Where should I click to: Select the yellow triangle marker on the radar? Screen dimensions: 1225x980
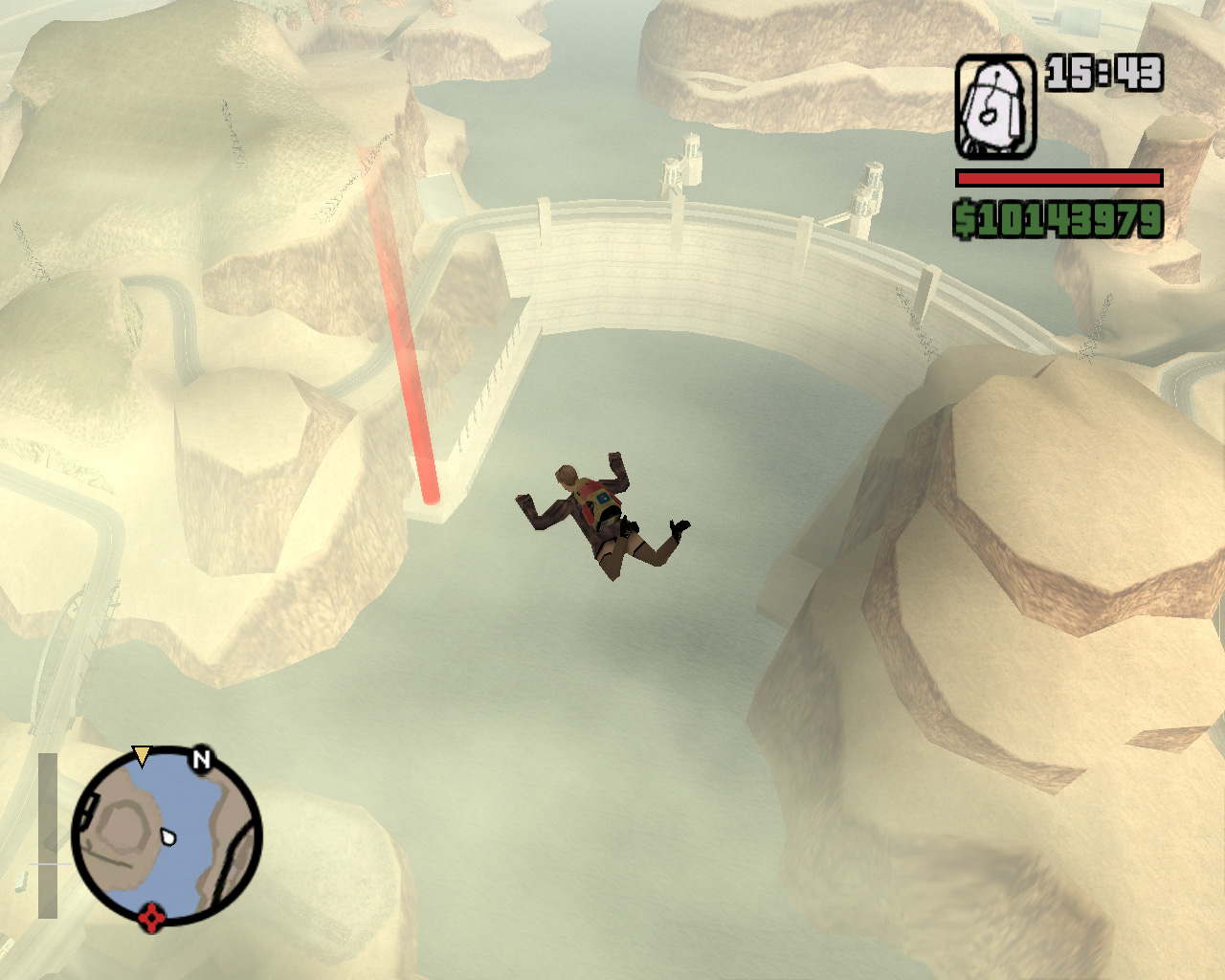(142, 756)
